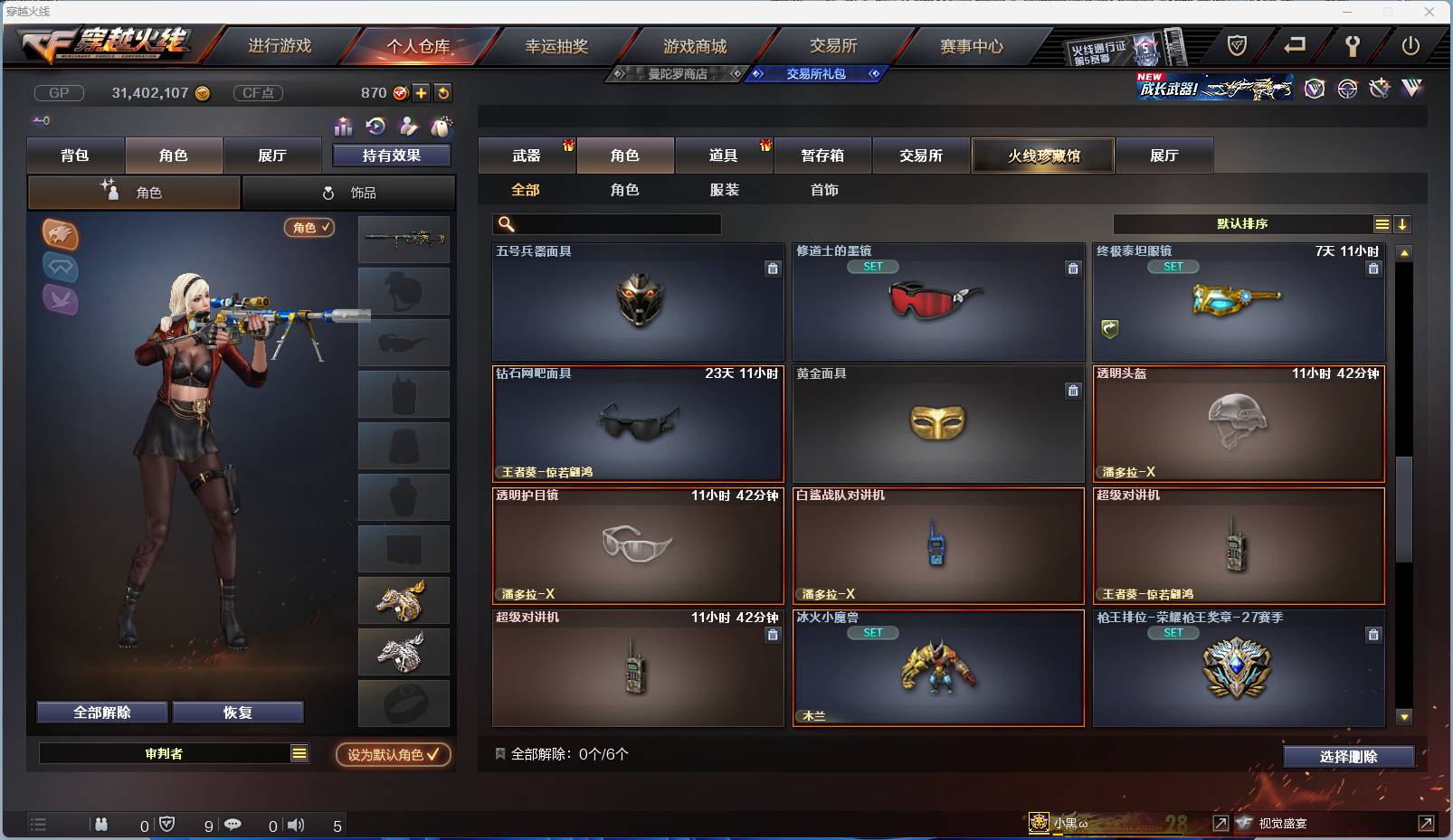Click the descending sort arrow next to 默认排序
The width and height of the screenshot is (1453, 840).
1404,223
